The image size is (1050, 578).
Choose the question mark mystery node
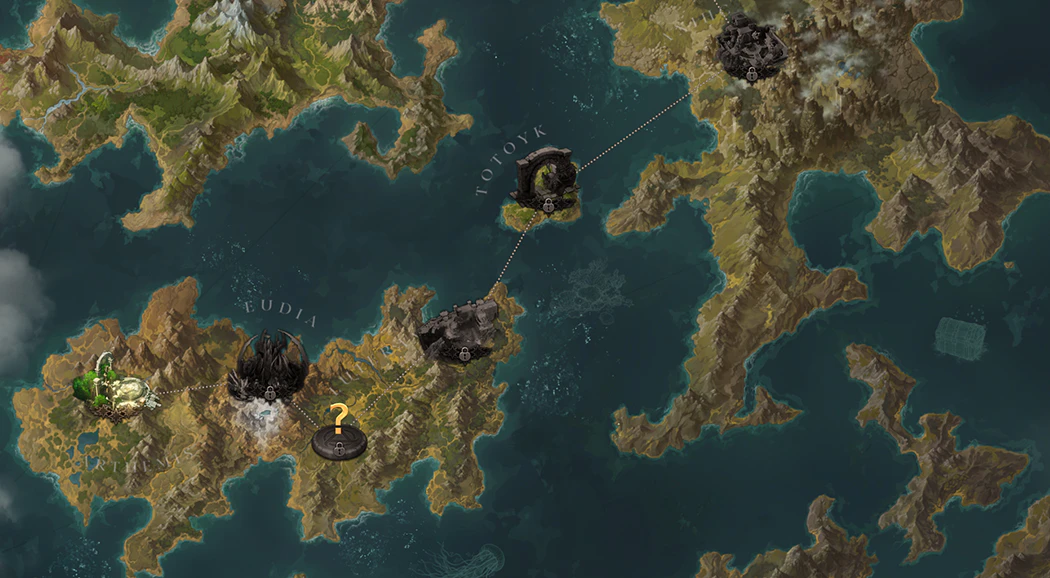[339, 434]
